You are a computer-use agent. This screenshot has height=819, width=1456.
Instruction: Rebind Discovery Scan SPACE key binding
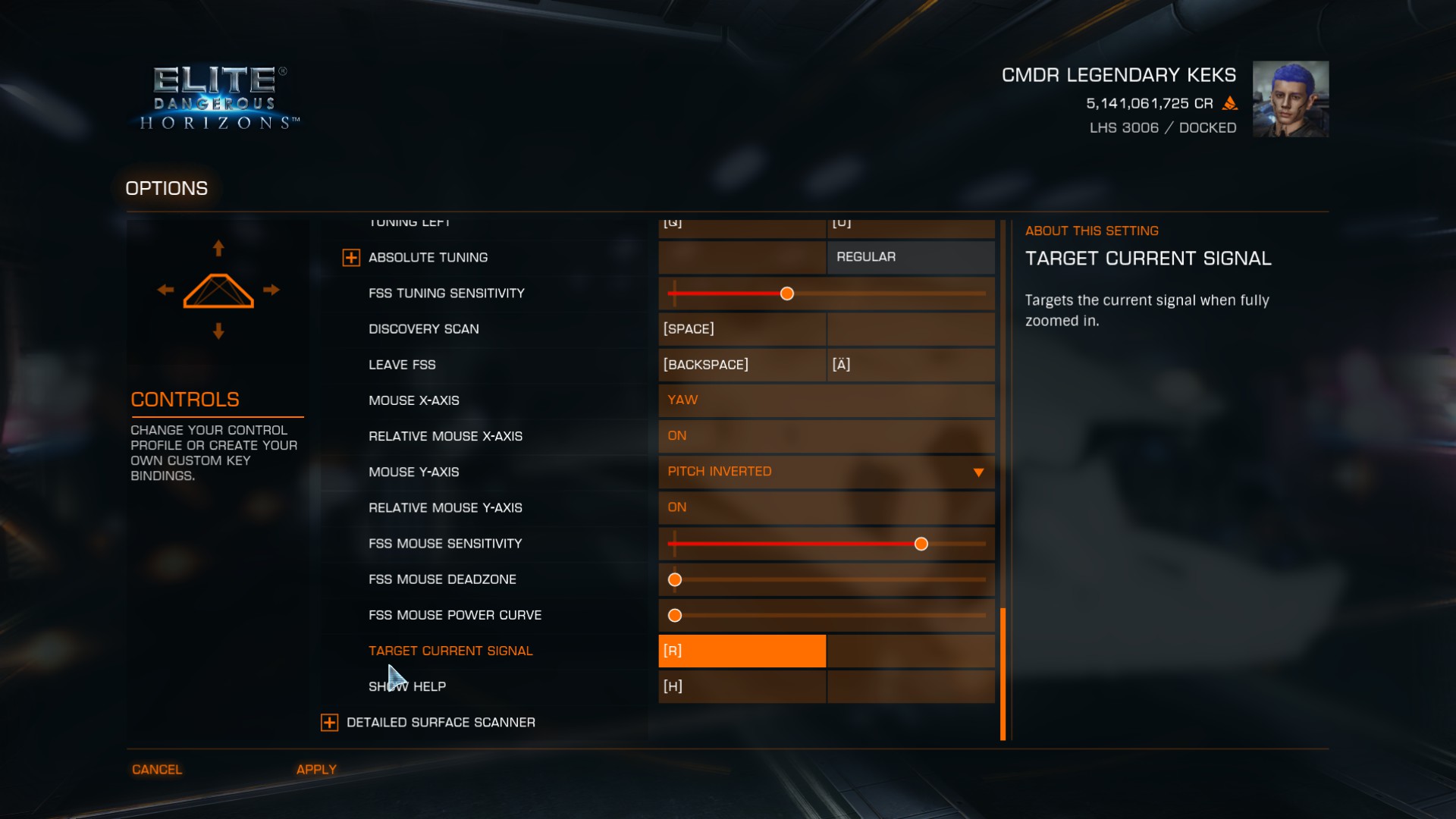tap(742, 329)
